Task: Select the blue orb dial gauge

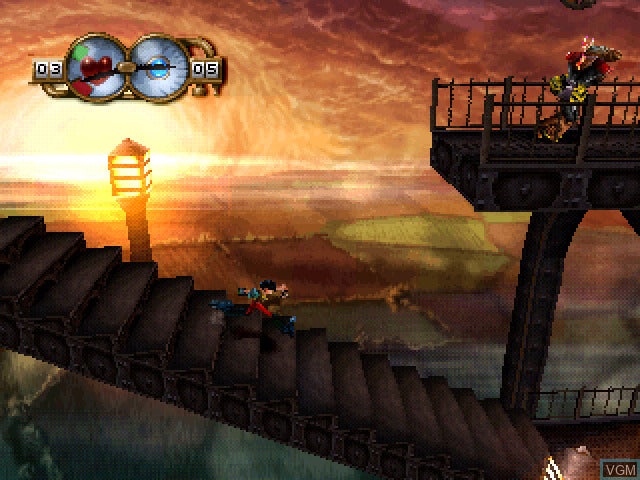Action: 156,66
